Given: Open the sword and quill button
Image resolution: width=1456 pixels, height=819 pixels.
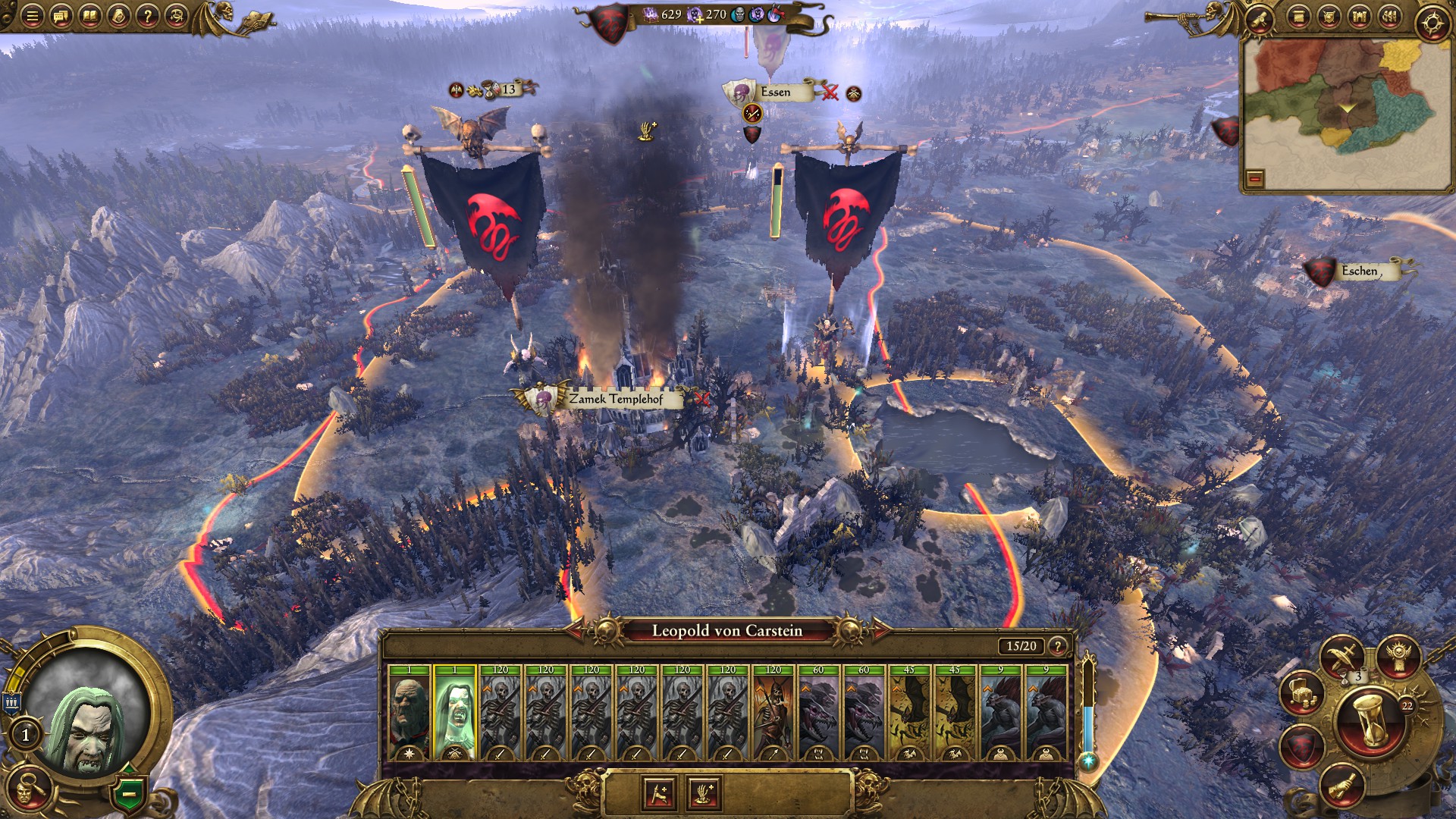Looking at the screenshot, I should point(1343,657).
